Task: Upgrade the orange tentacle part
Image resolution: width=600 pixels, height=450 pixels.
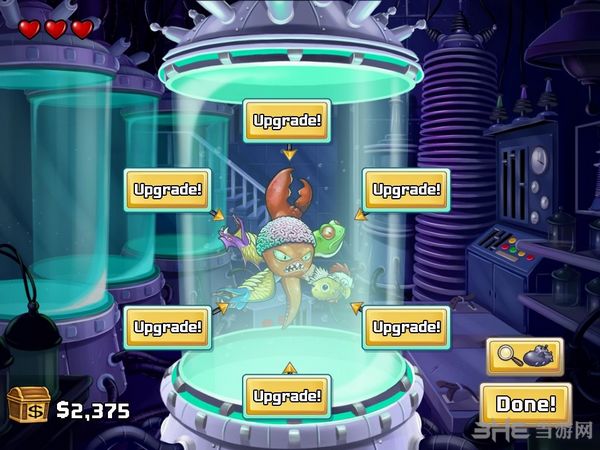Action: tap(287, 395)
